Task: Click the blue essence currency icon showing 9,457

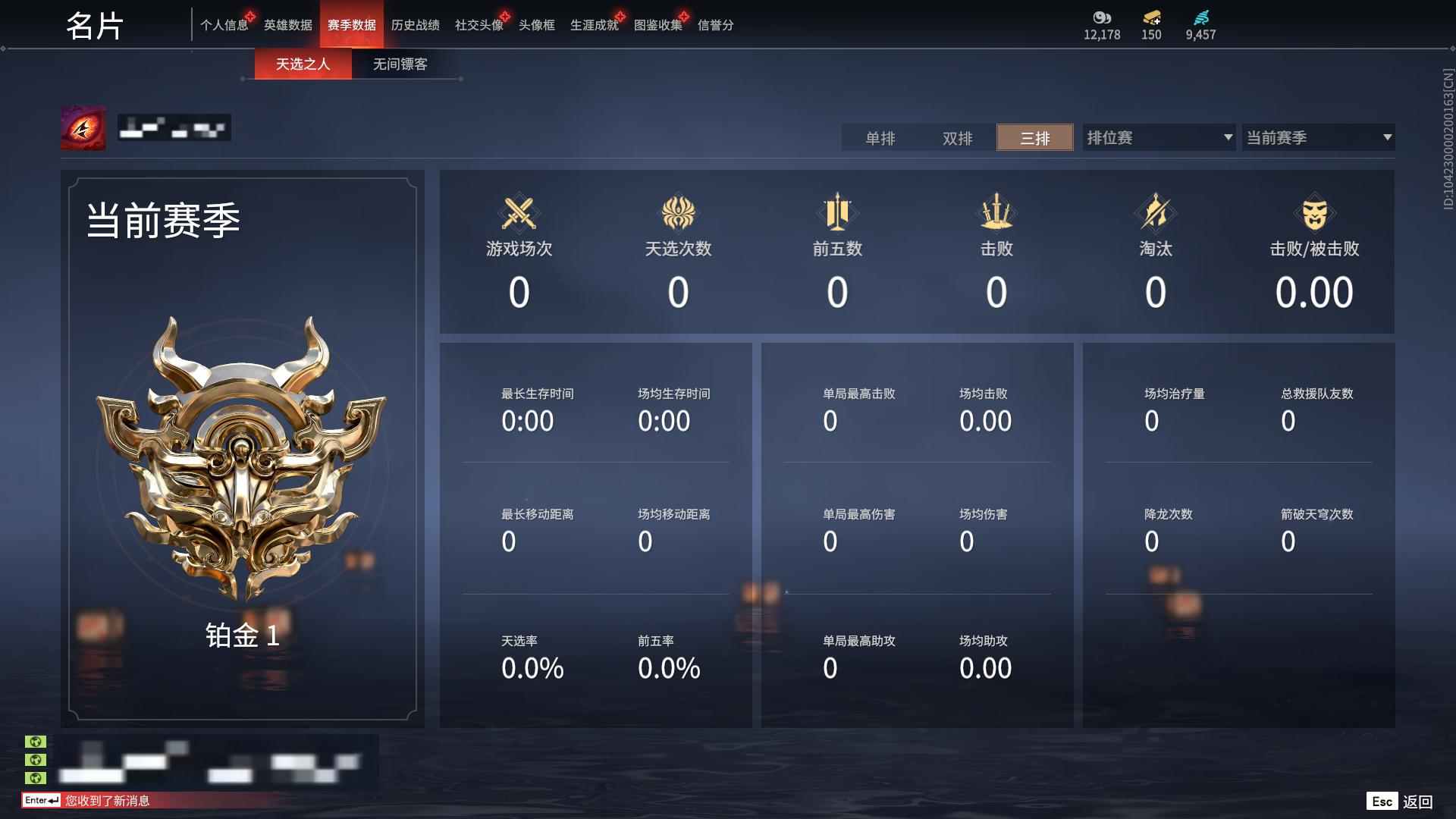Action: tap(1200, 17)
